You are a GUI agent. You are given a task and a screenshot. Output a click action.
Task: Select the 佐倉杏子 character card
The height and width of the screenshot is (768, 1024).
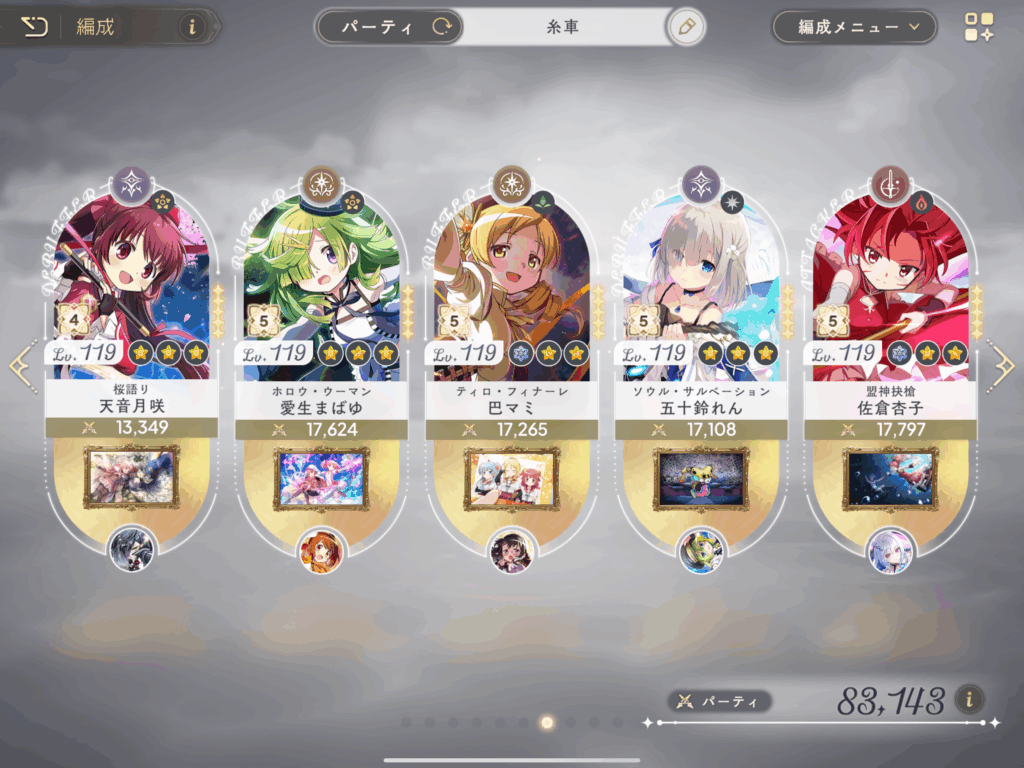891,290
